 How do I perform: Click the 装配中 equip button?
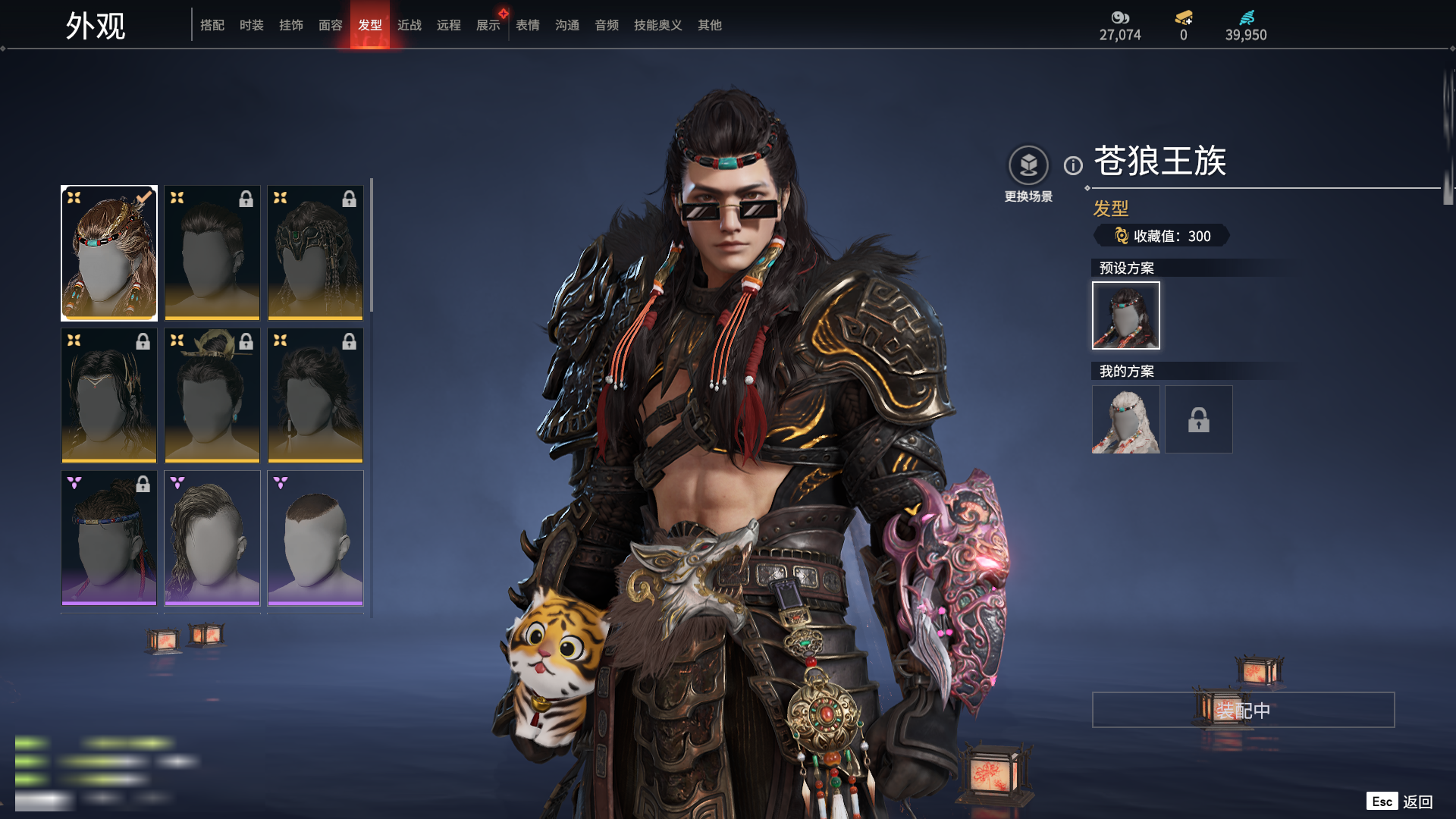click(x=1243, y=710)
